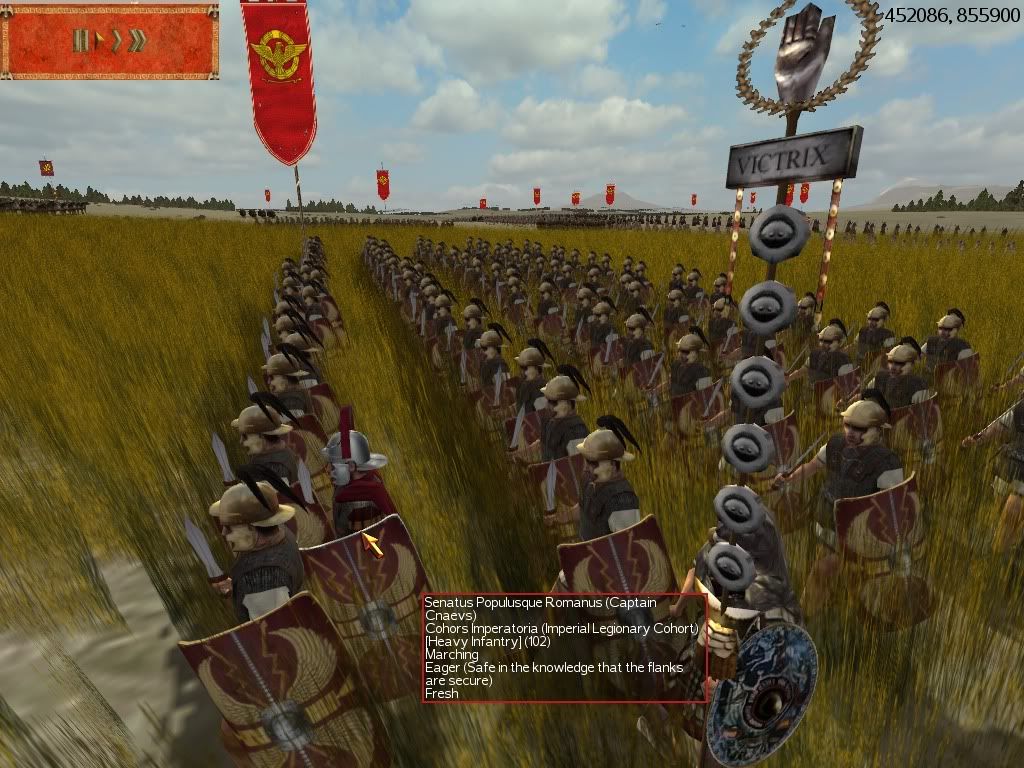Activate the triple-chevron fastest speed
Screen dimensions: 1024x768
point(137,41)
